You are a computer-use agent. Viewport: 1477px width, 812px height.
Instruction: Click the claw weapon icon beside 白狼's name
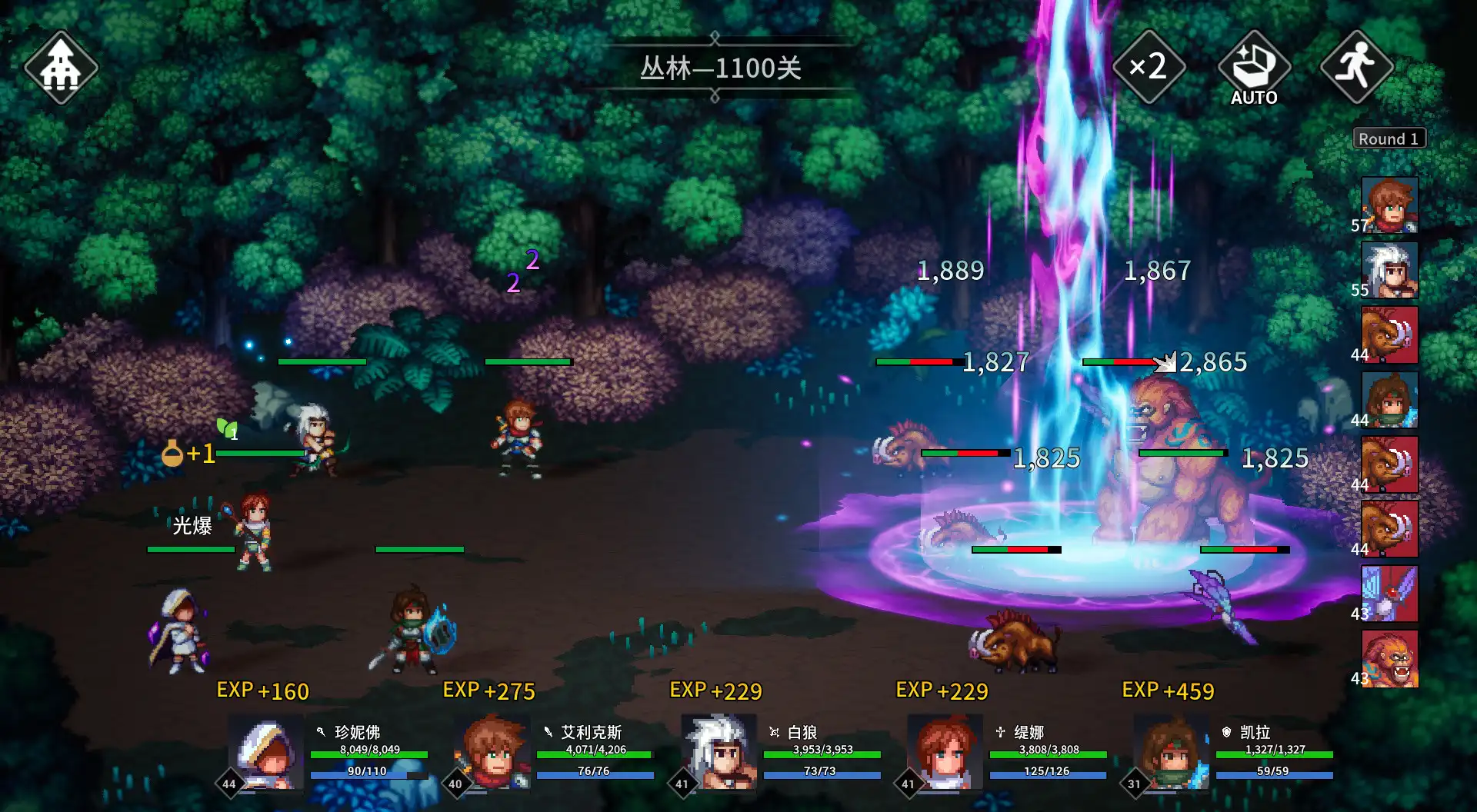point(775,733)
